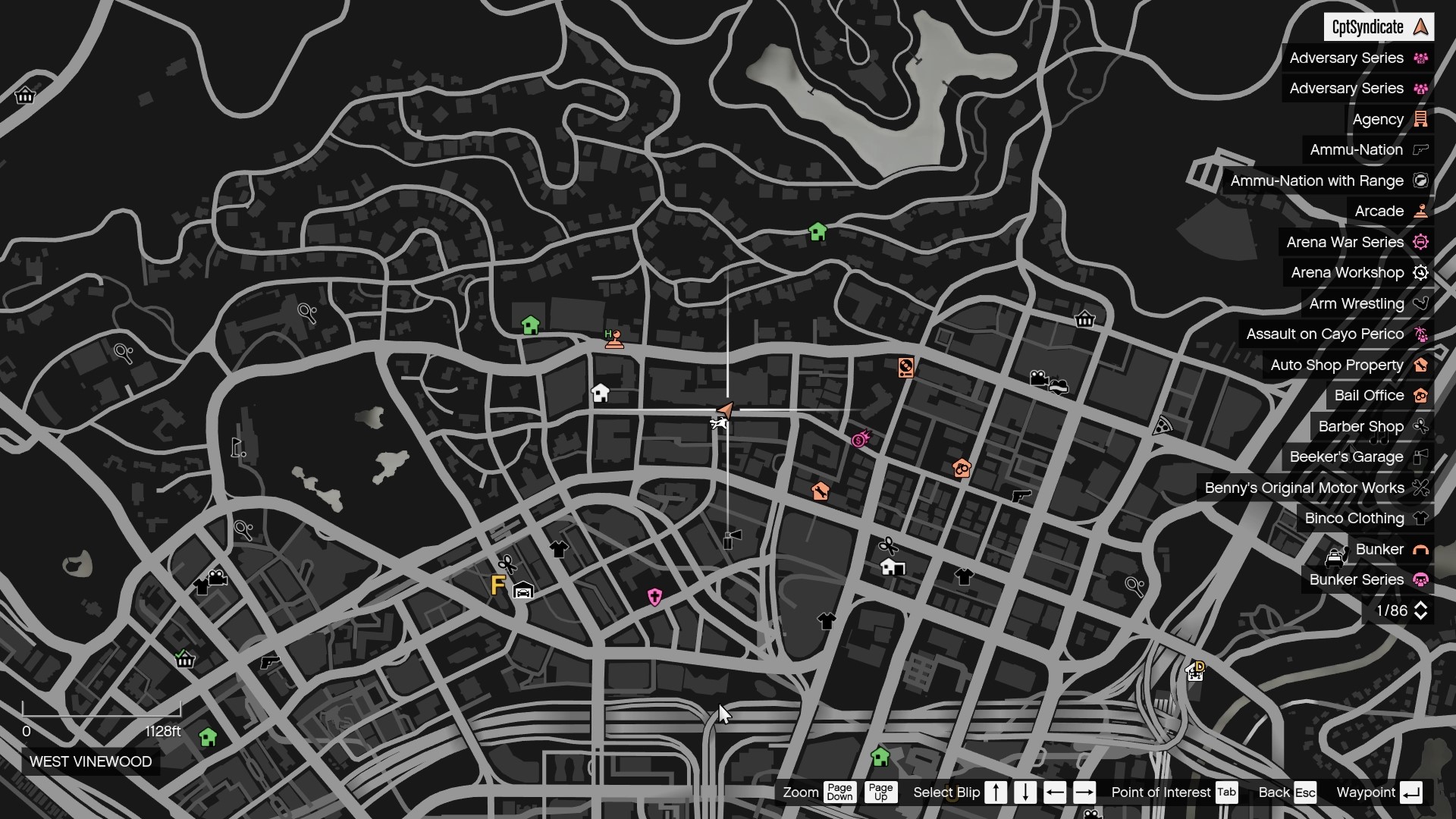1456x819 pixels.
Task: Select the Assault on Cayo Perico legend entry
Action: (x=1335, y=334)
